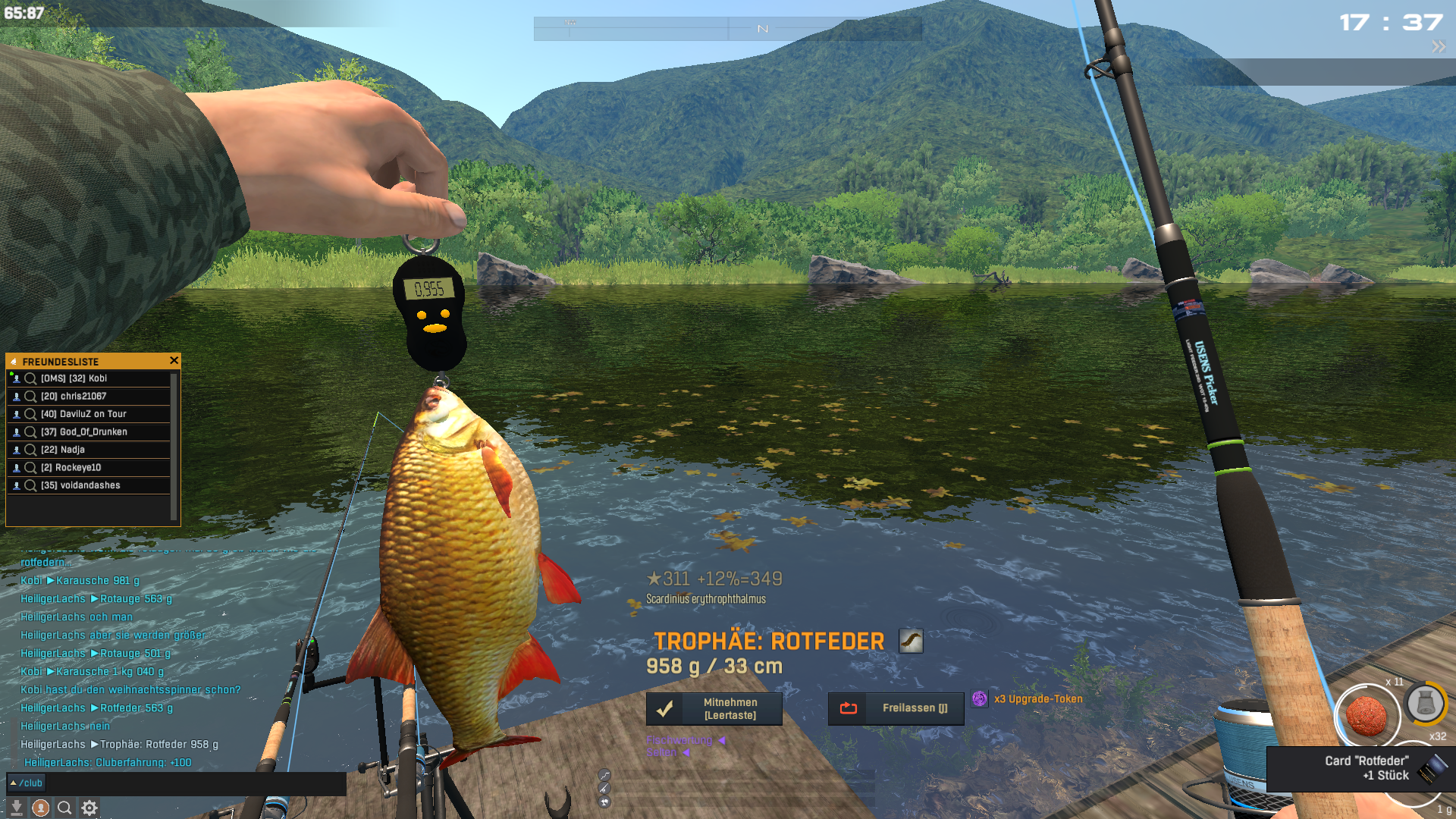The image size is (1456, 819).
Task: Click the fish species icon beside Rotfeder title
Action: click(x=911, y=641)
